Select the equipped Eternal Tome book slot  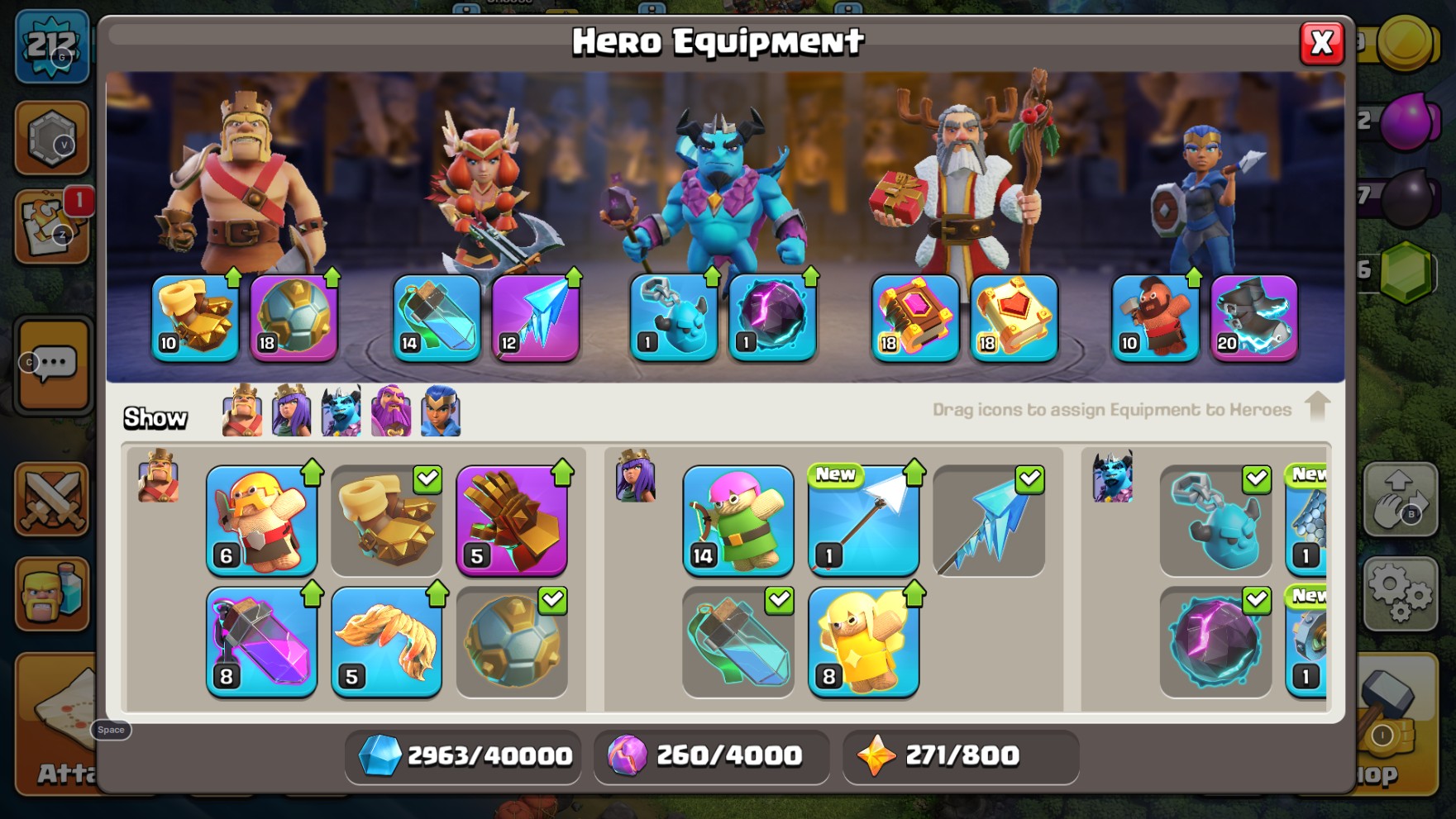[x=915, y=318]
